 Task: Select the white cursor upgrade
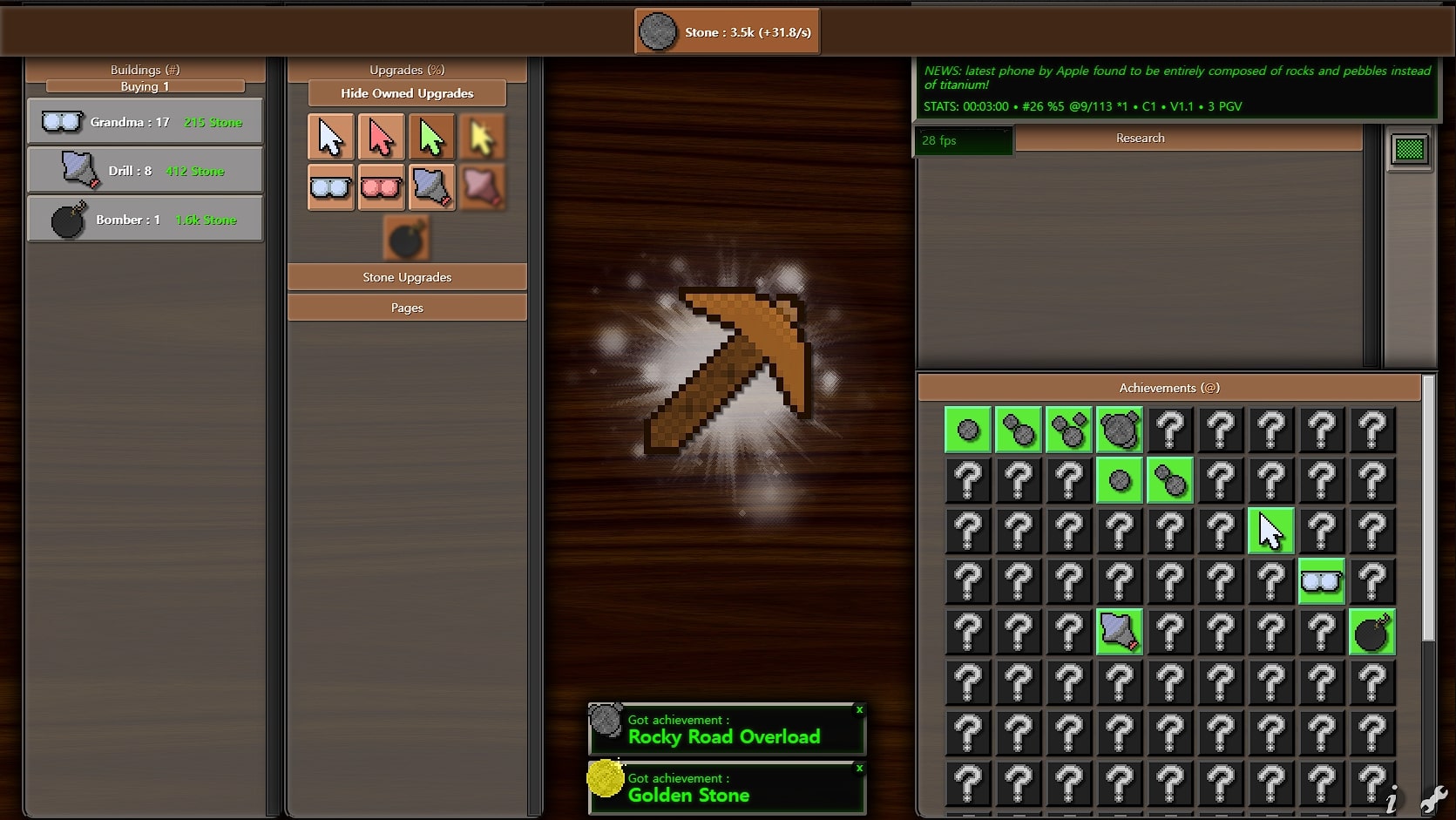(x=331, y=138)
